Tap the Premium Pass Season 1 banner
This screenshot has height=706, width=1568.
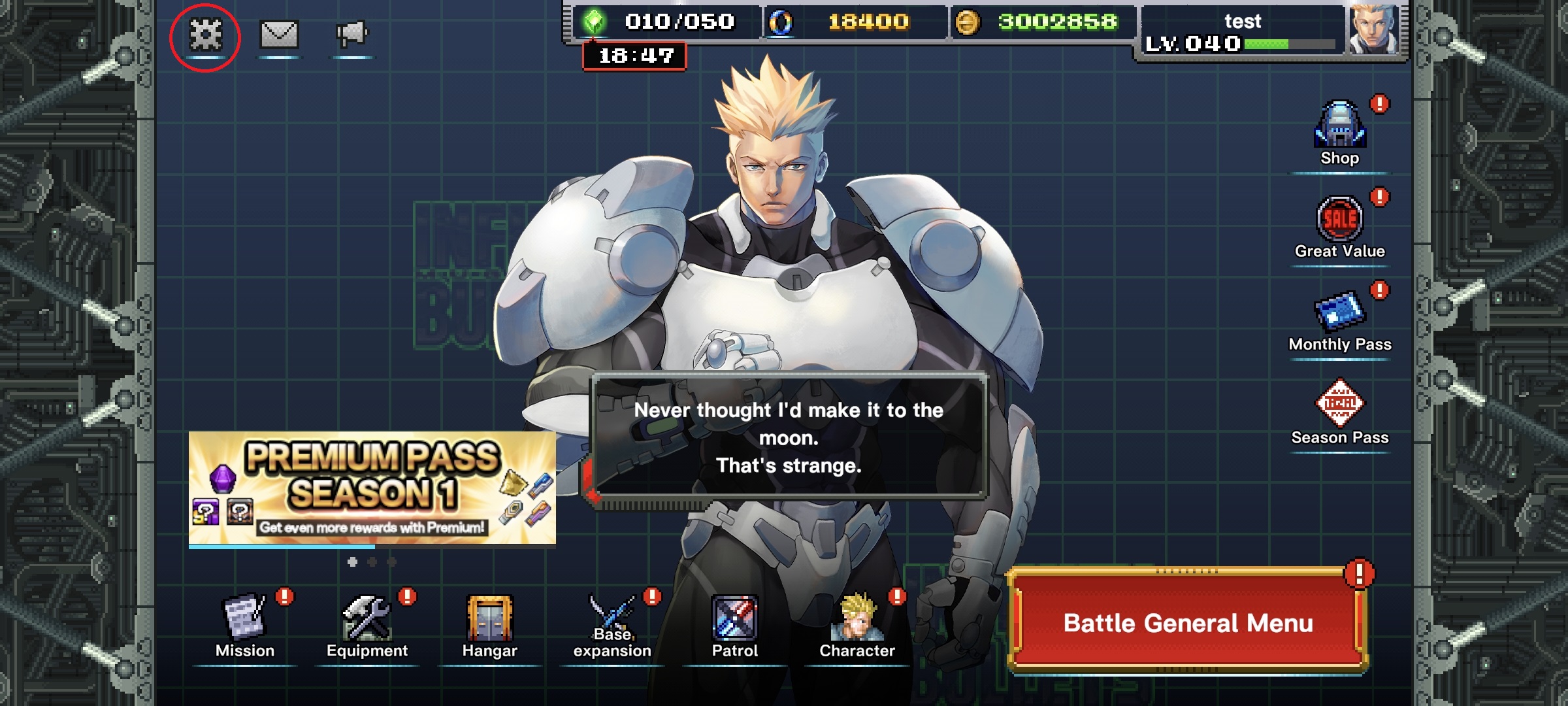tap(372, 488)
